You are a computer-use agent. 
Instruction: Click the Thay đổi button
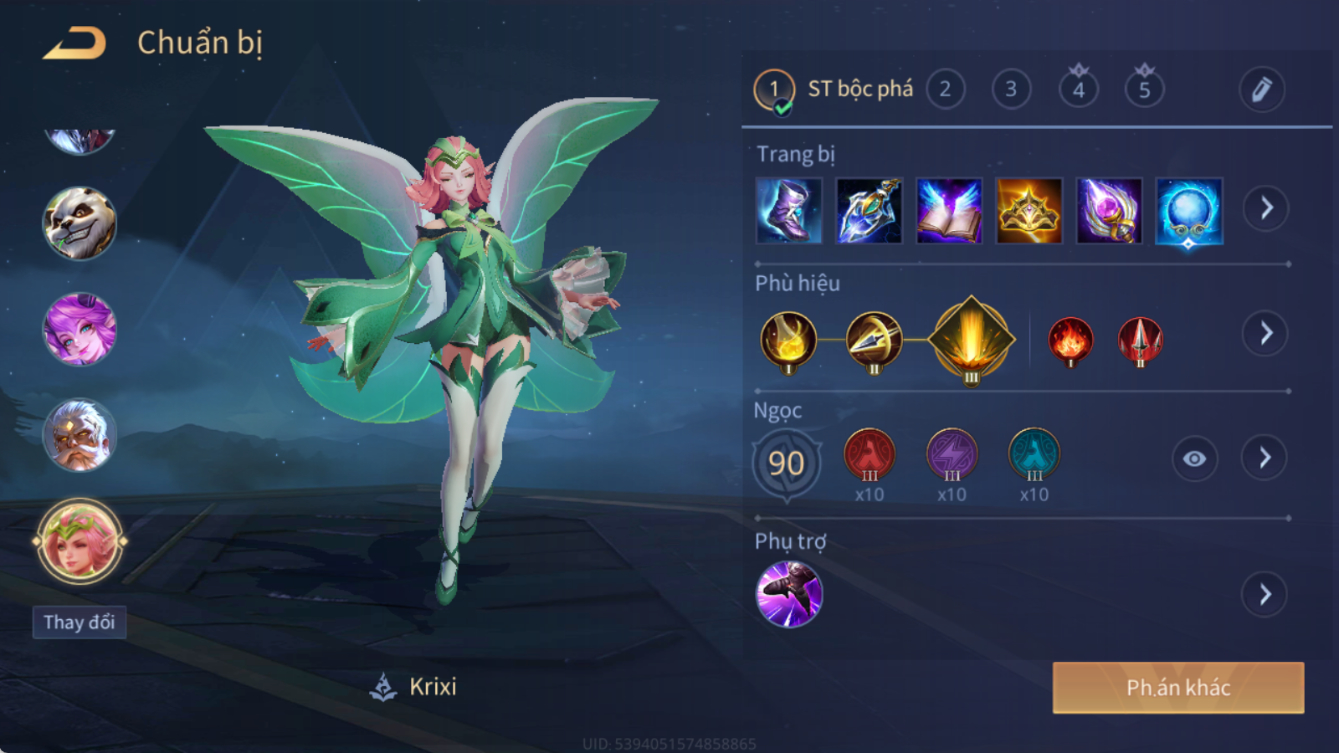[x=79, y=622]
